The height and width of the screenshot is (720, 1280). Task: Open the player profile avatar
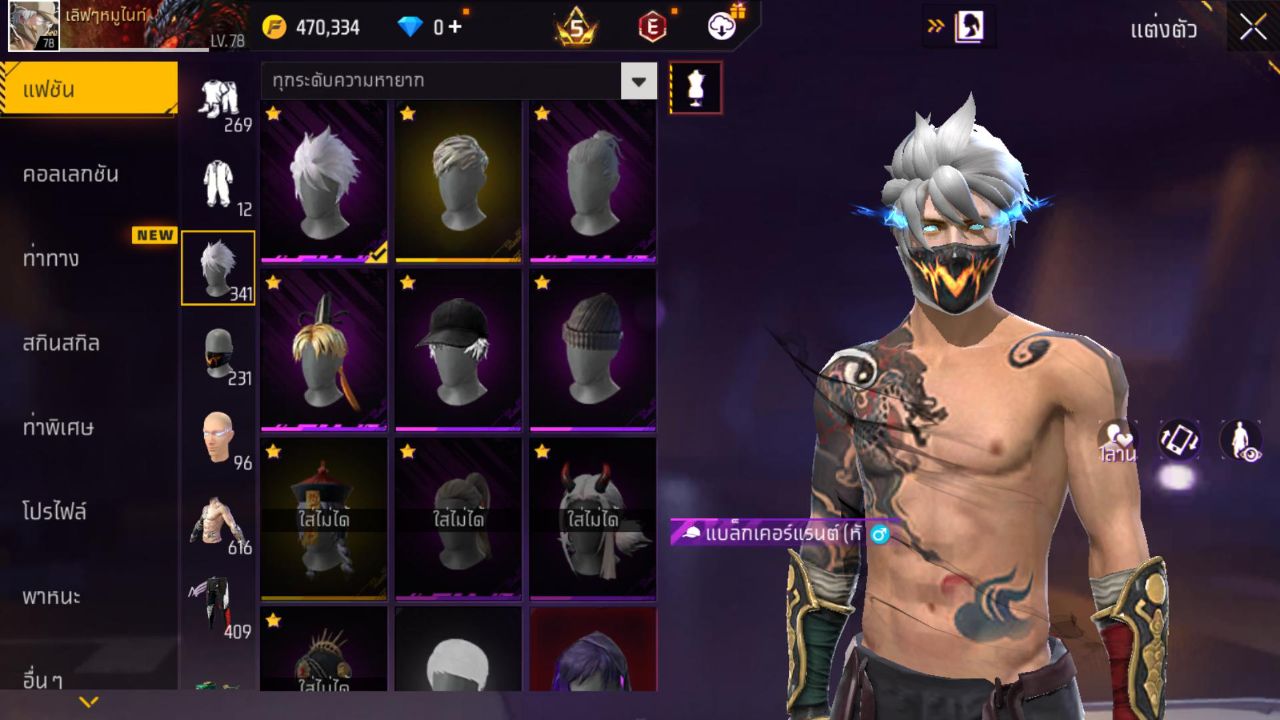point(34,26)
